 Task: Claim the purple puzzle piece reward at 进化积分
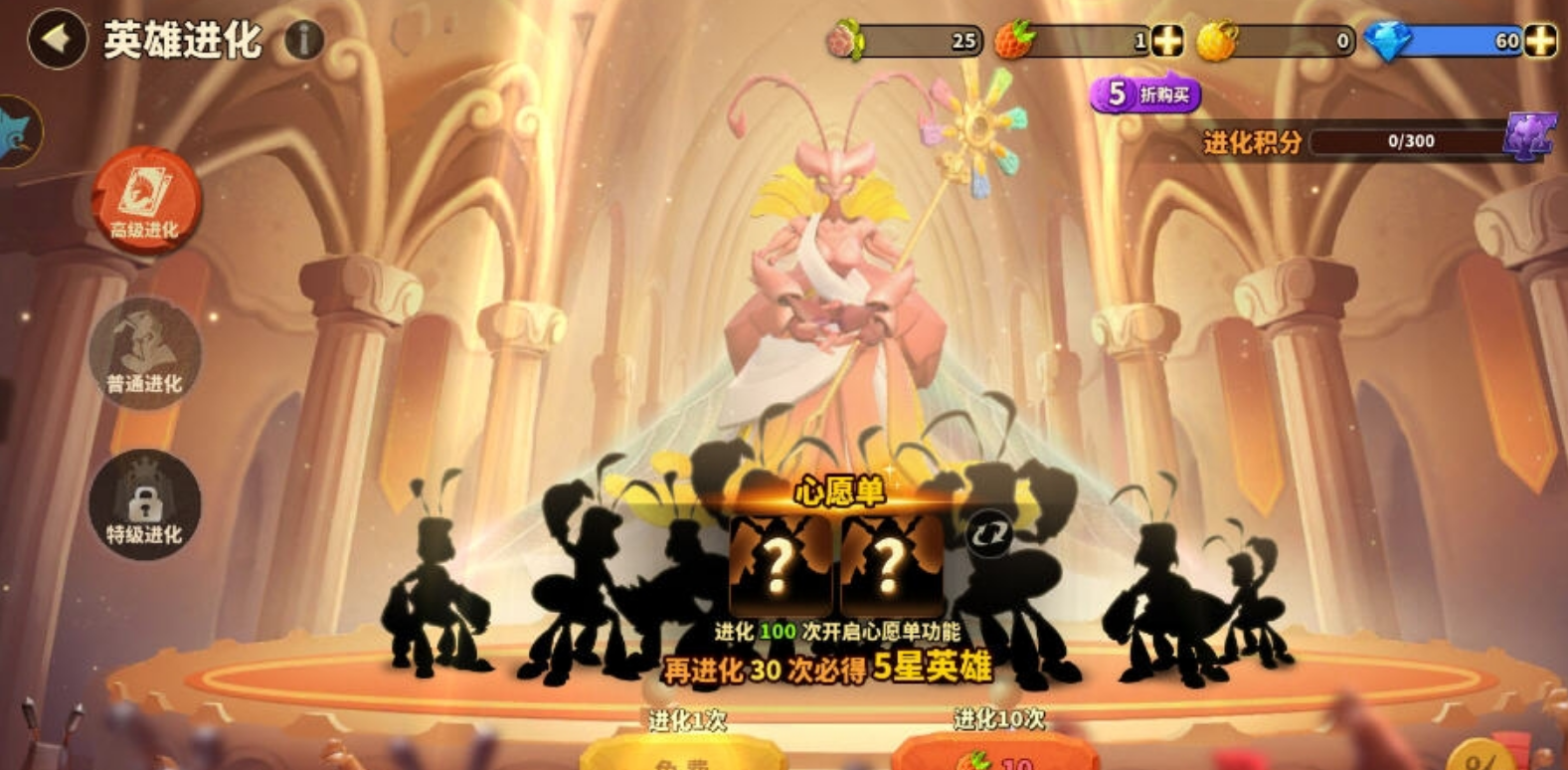[1529, 137]
